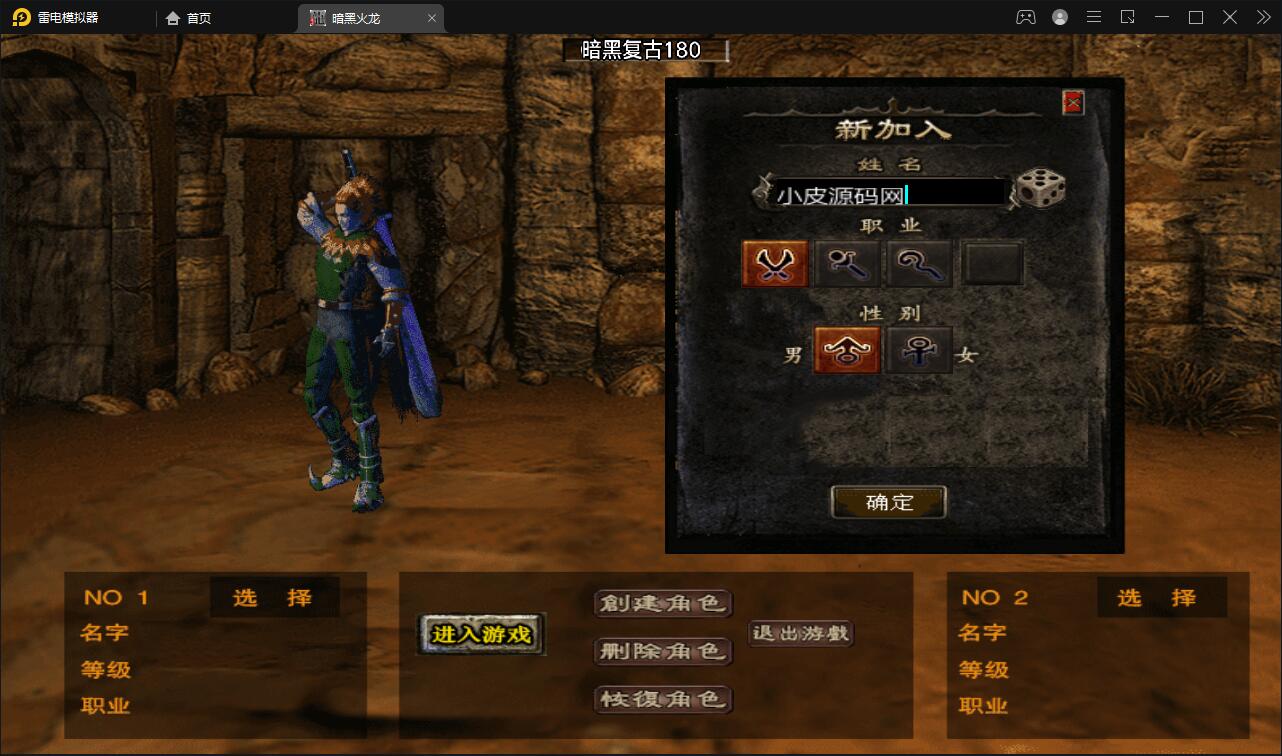Select the curved staff class icon
Screen dimensions: 1282x756
[918, 262]
